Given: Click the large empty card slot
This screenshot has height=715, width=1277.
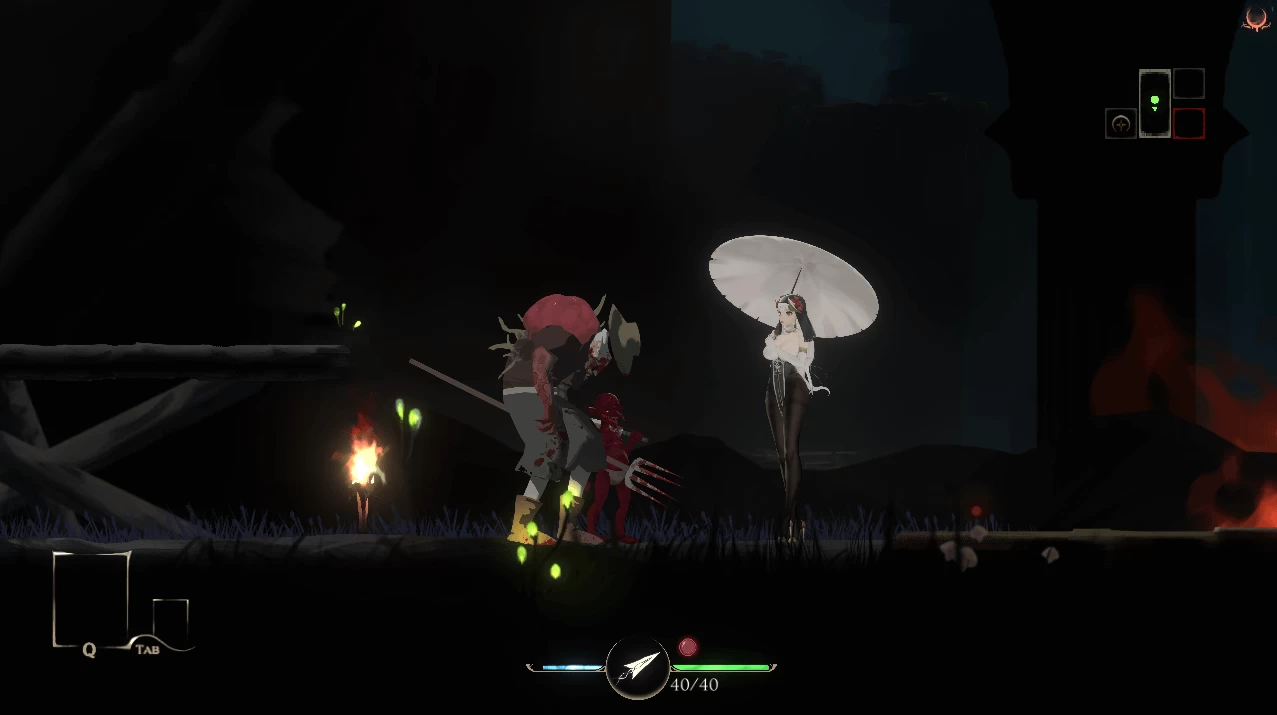Looking at the screenshot, I should [x=91, y=597].
